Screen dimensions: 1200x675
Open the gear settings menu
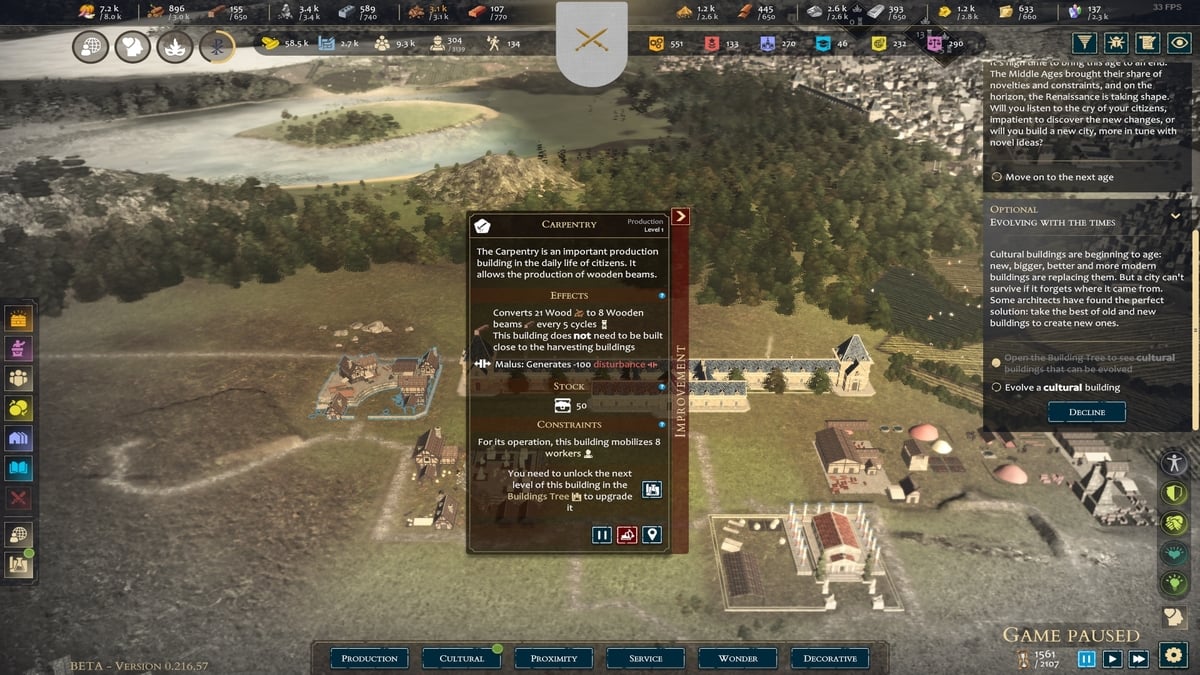(x=1173, y=655)
